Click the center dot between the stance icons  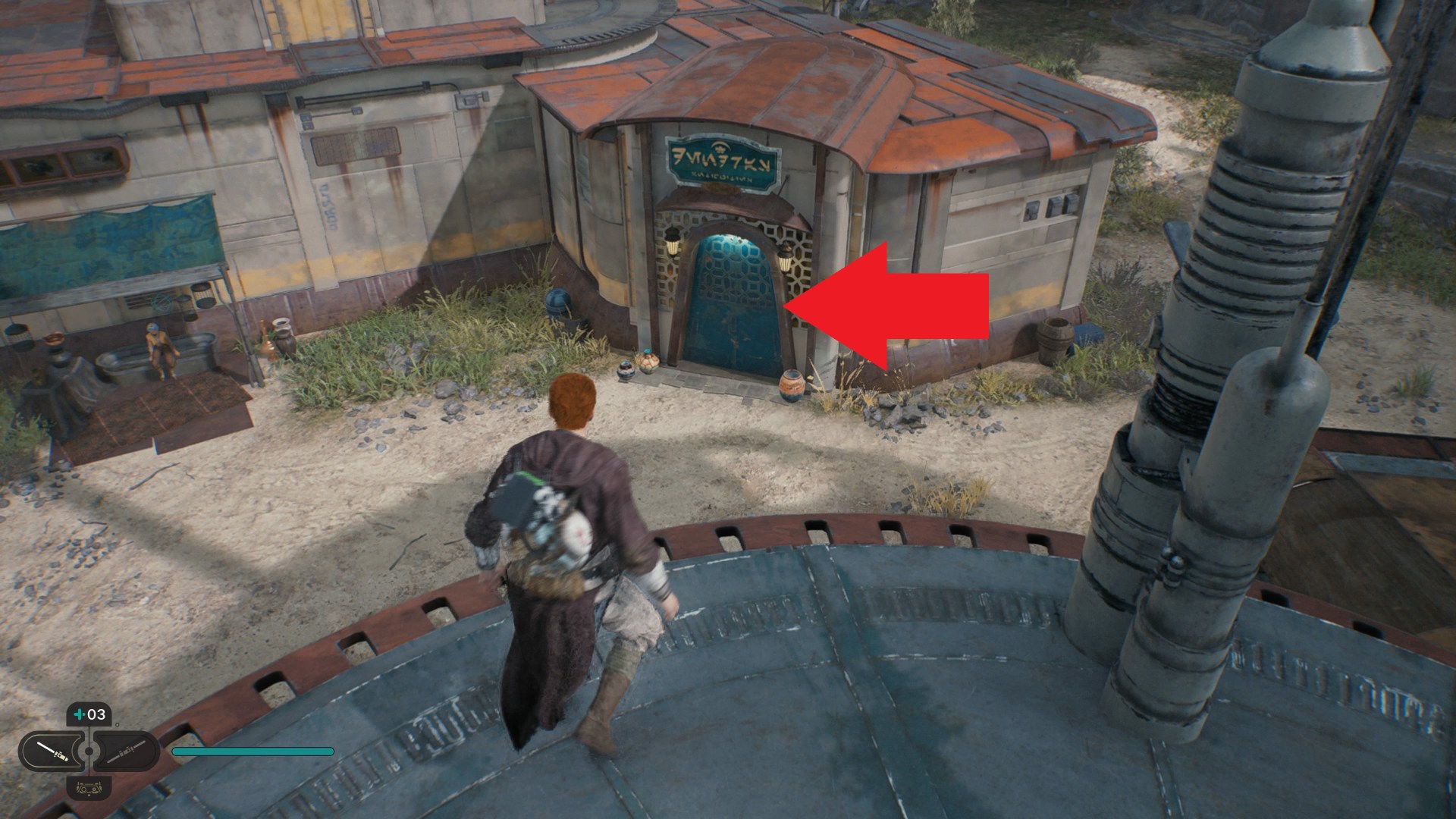point(89,750)
